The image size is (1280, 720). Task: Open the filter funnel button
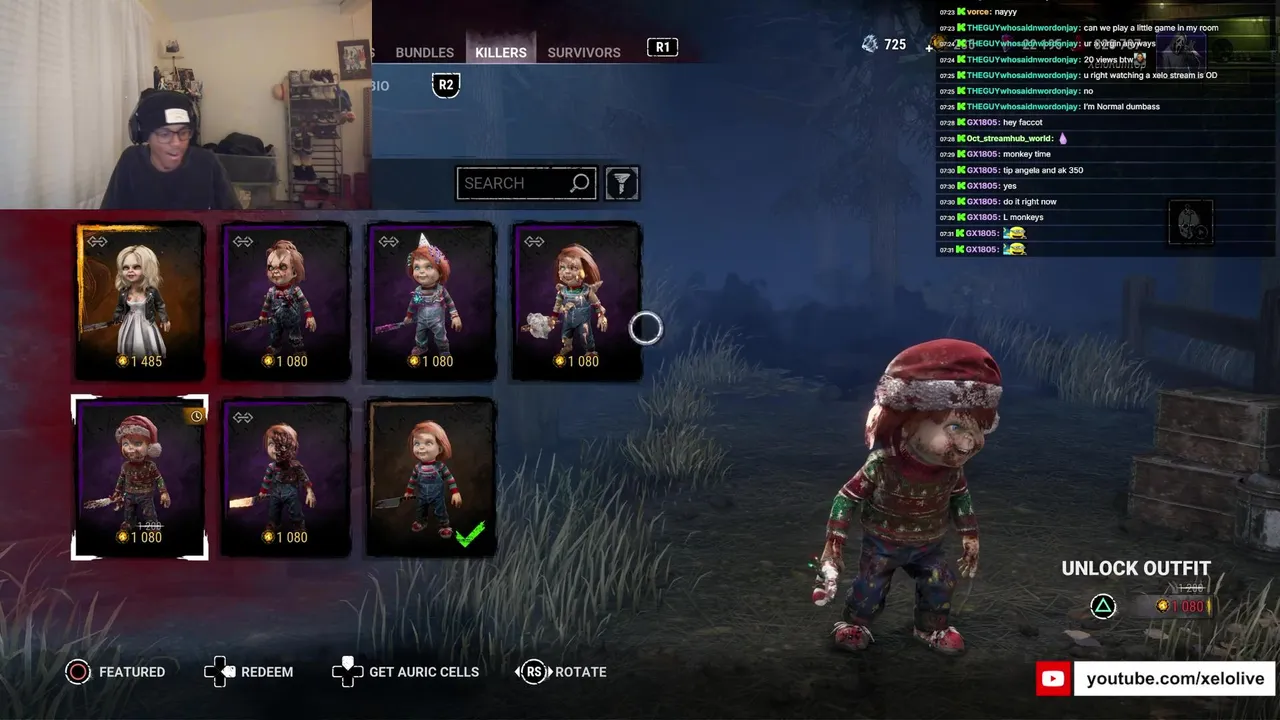tap(622, 183)
